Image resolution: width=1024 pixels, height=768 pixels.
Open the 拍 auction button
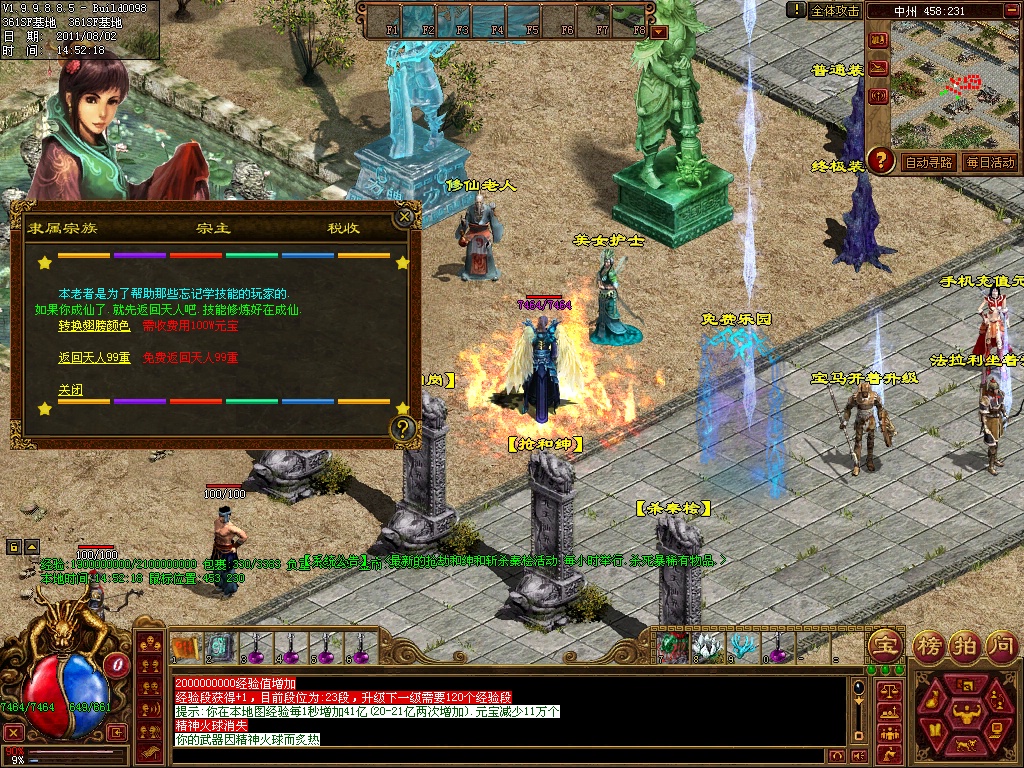pyautogui.click(x=965, y=645)
